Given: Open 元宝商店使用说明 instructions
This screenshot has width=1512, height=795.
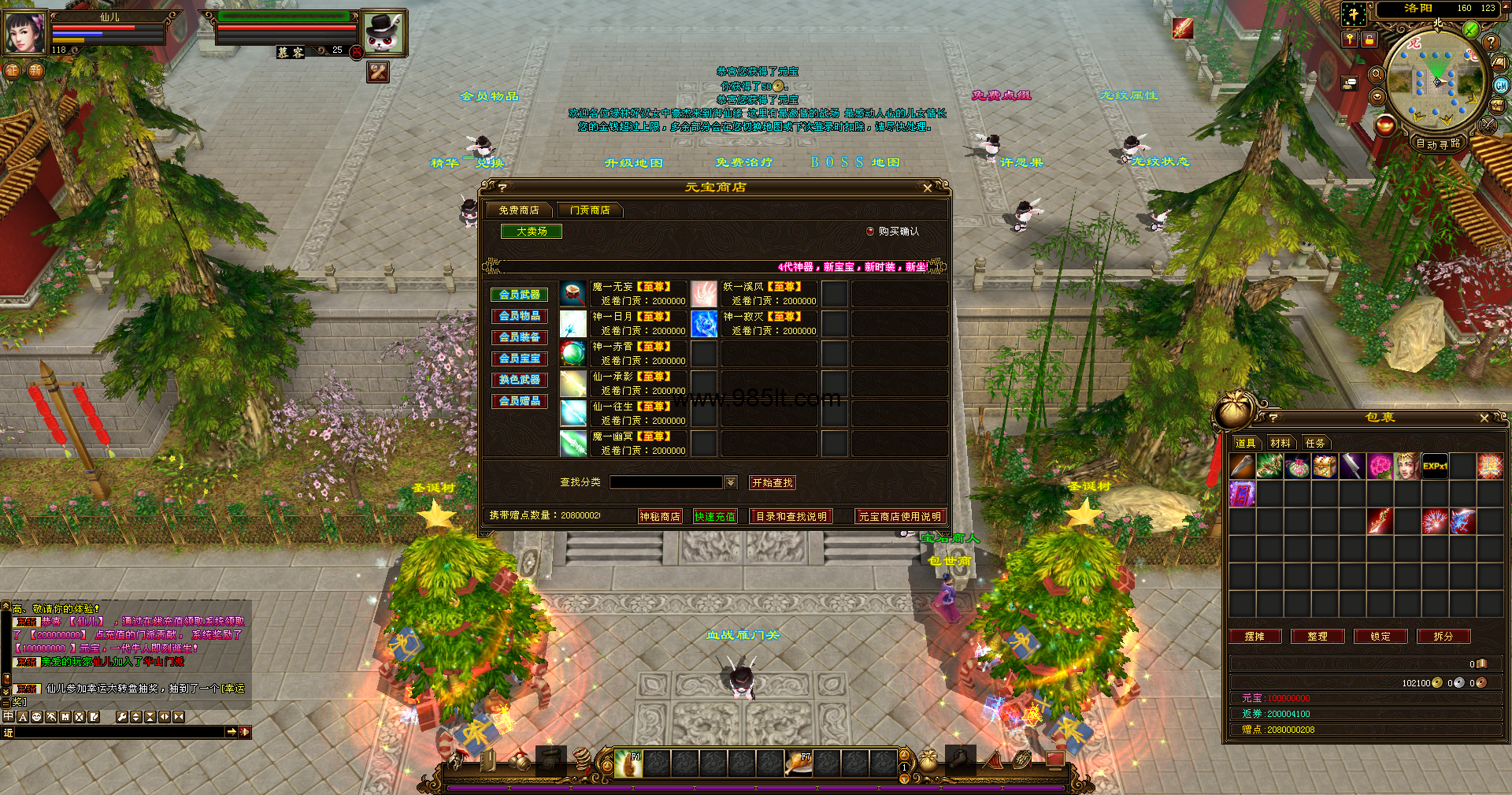Looking at the screenshot, I should coord(899,516).
